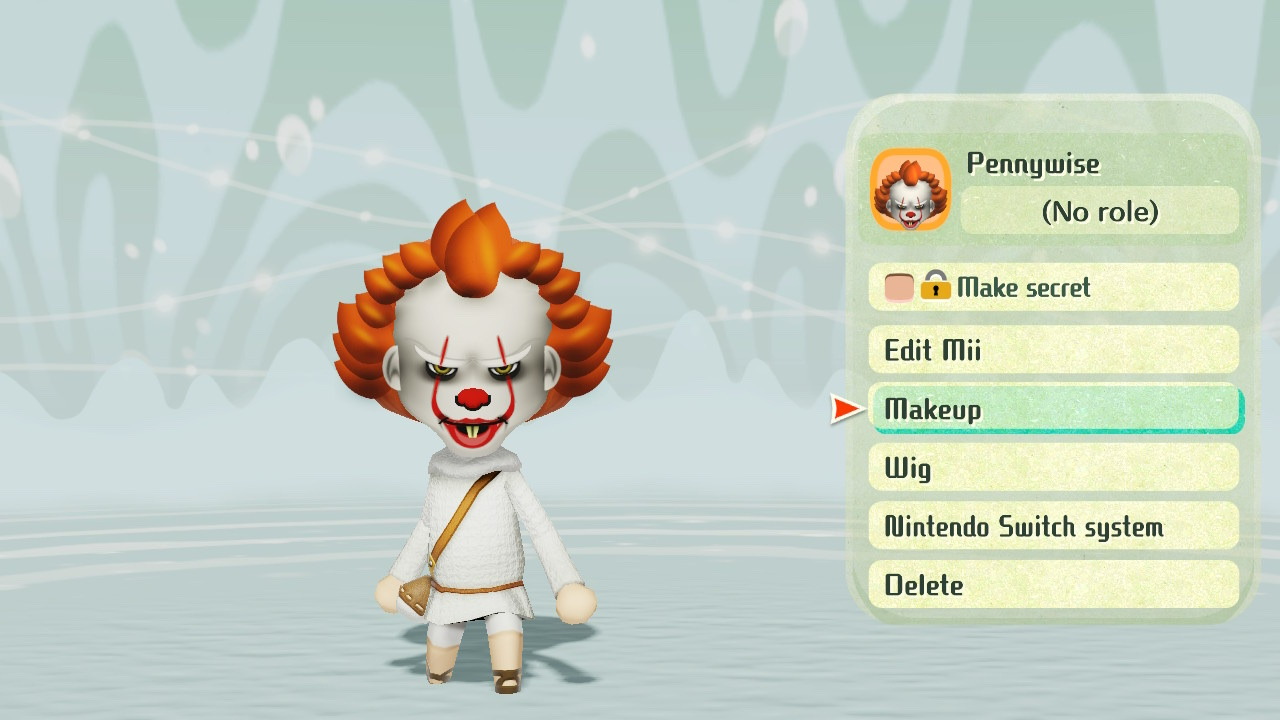The height and width of the screenshot is (720, 1280).
Task: Choose the Makeup menu entry
Action: 1055,409
